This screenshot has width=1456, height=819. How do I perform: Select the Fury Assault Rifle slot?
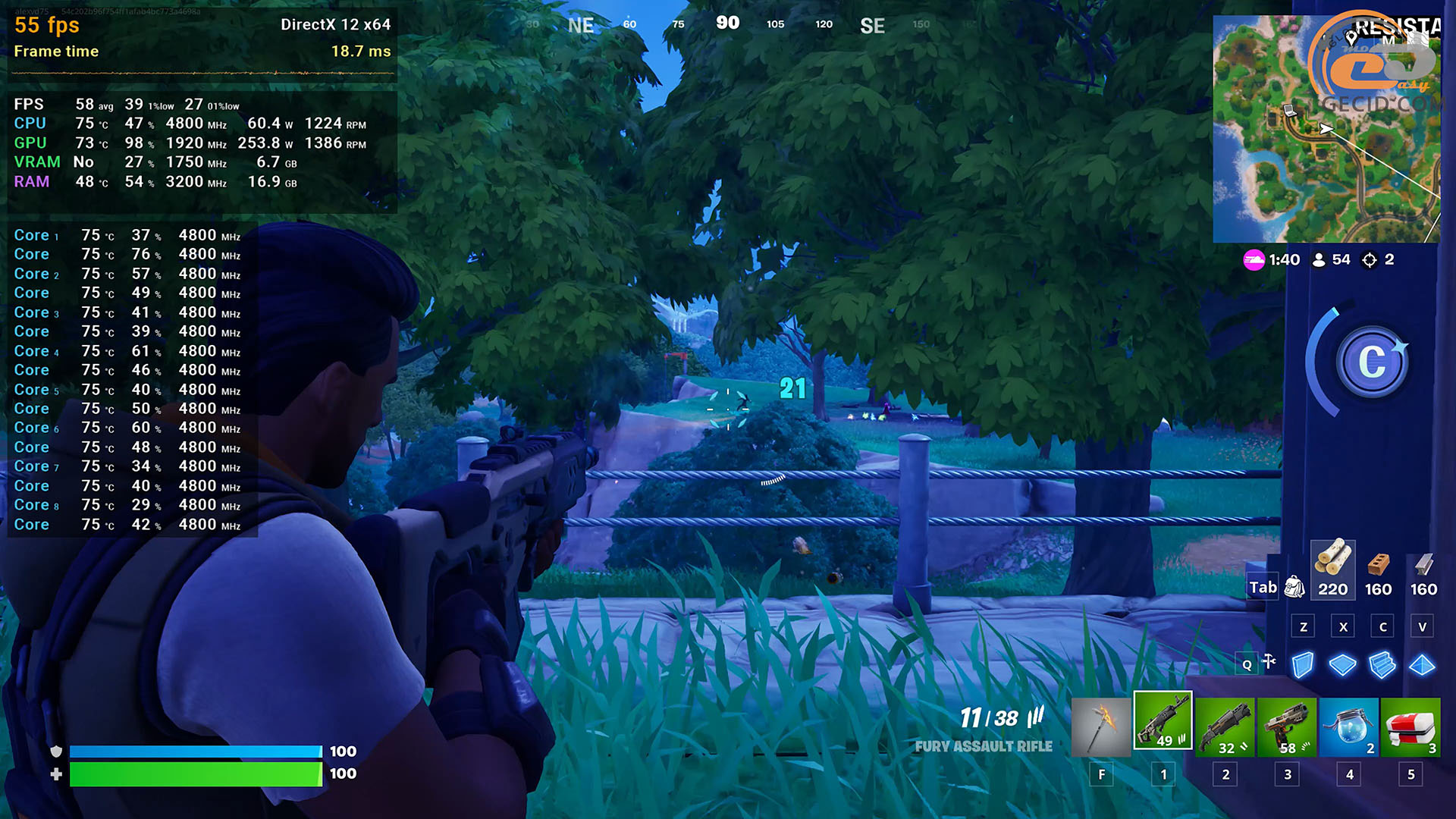pos(1163,721)
